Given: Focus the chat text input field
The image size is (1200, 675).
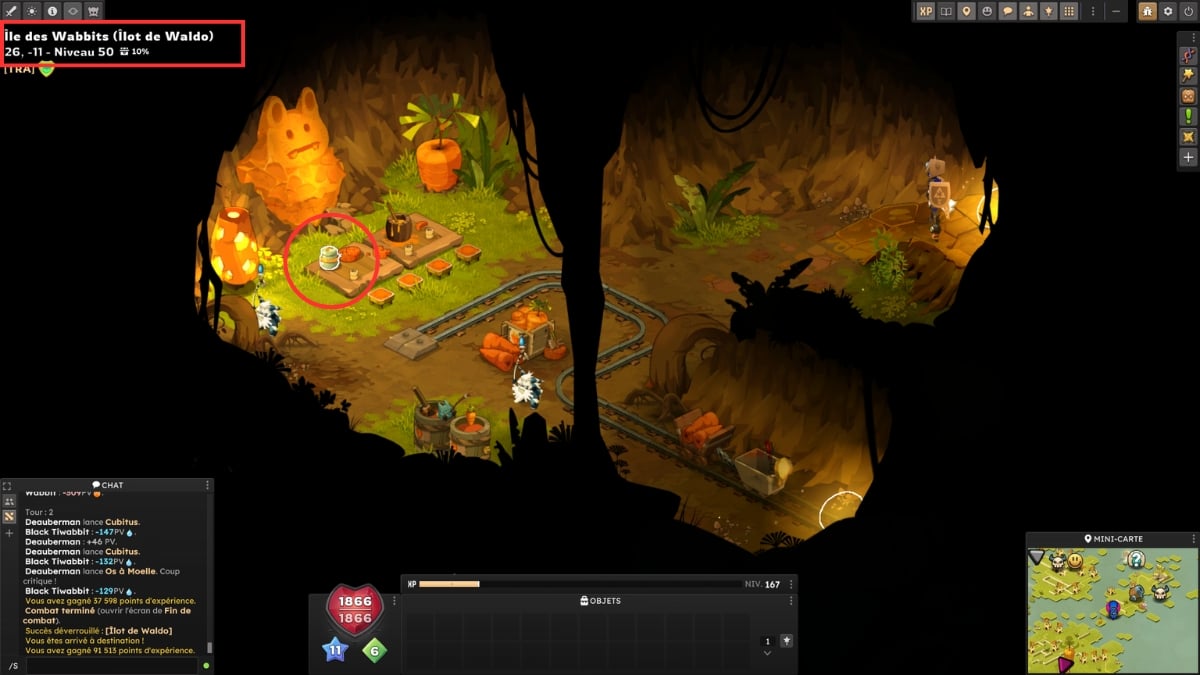Looking at the screenshot, I should (x=110, y=665).
